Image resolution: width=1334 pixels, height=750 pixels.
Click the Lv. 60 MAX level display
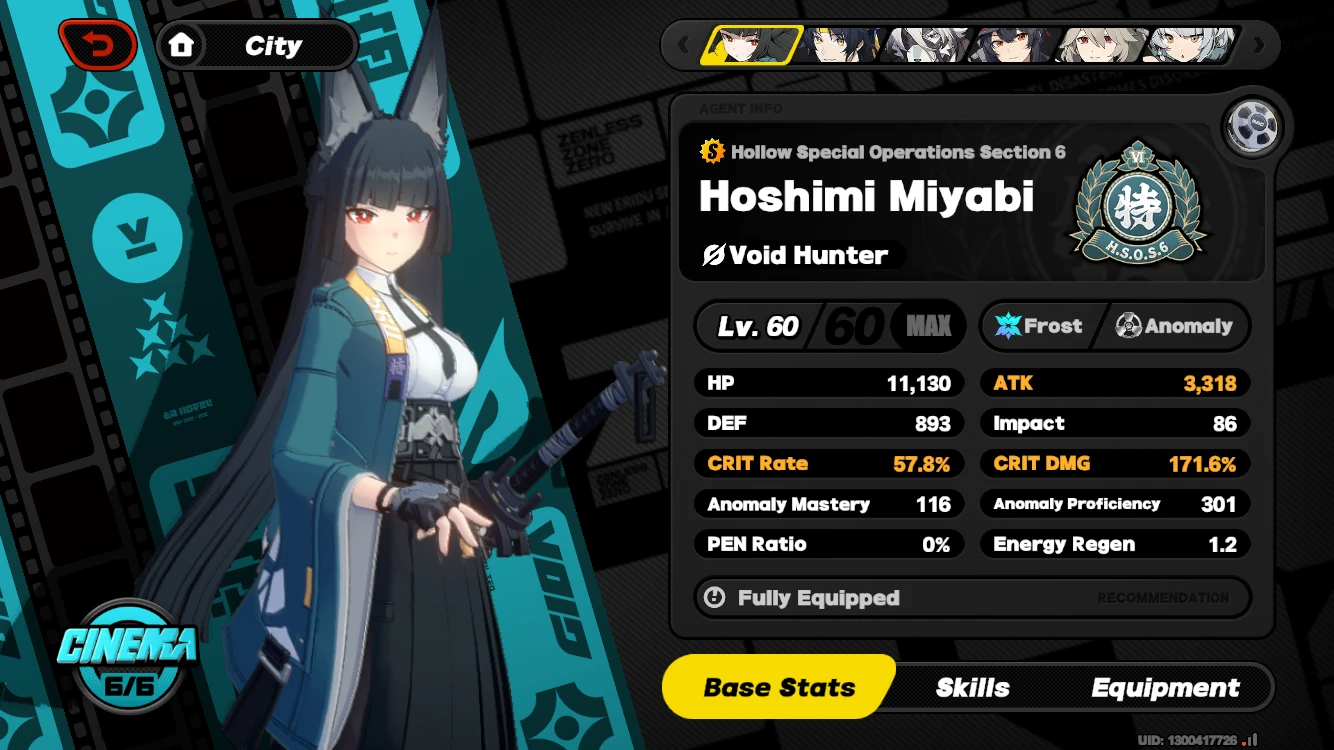click(828, 325)
